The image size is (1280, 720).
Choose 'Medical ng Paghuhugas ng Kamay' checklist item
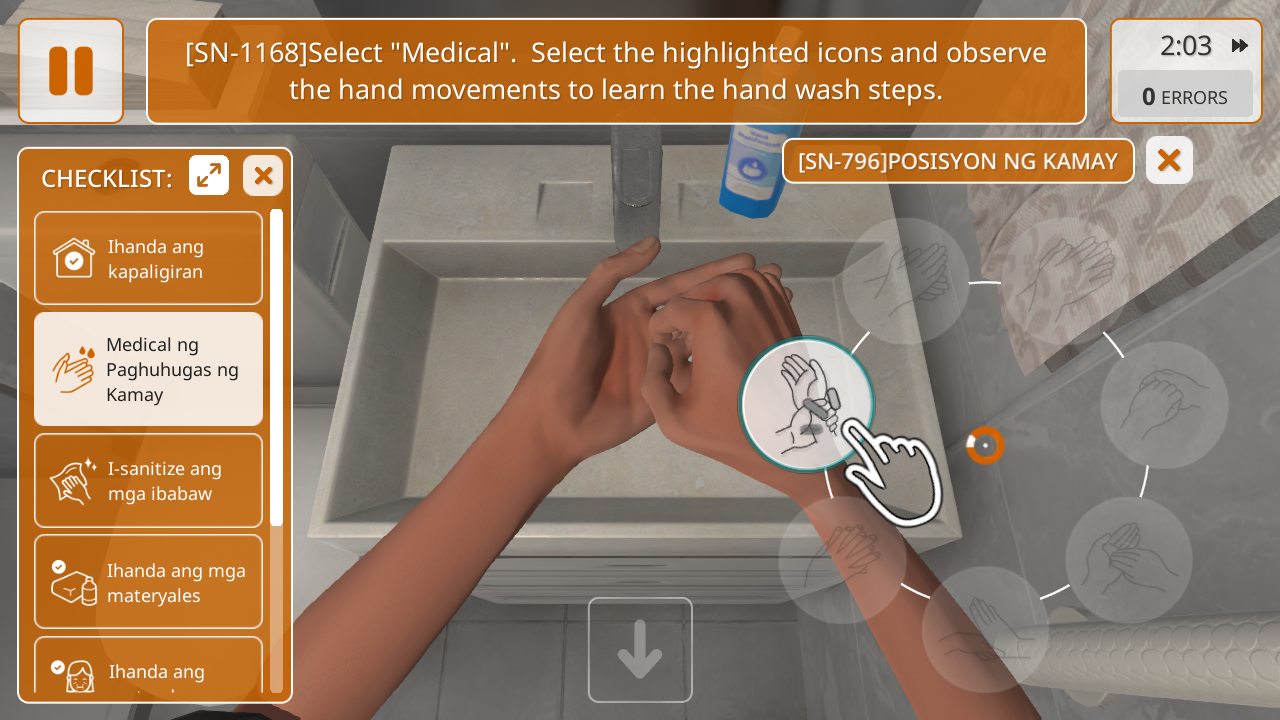click(148, 369)
